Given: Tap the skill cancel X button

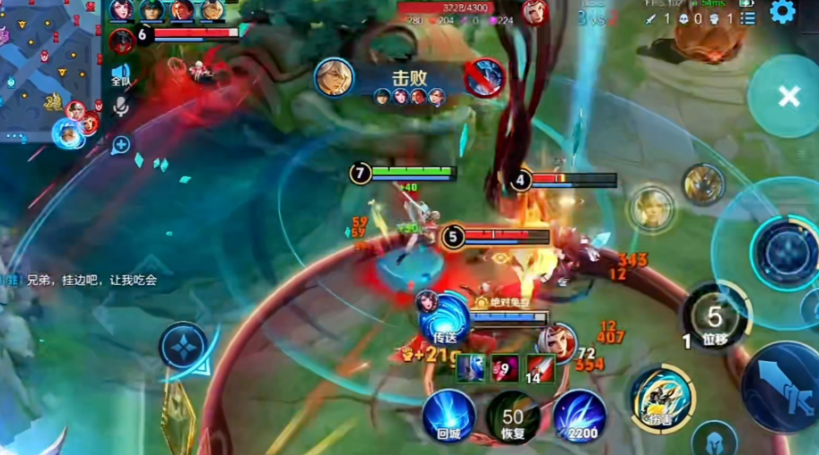Looking at the screenshot, I should pyautogui.click(x=788, y=96).
